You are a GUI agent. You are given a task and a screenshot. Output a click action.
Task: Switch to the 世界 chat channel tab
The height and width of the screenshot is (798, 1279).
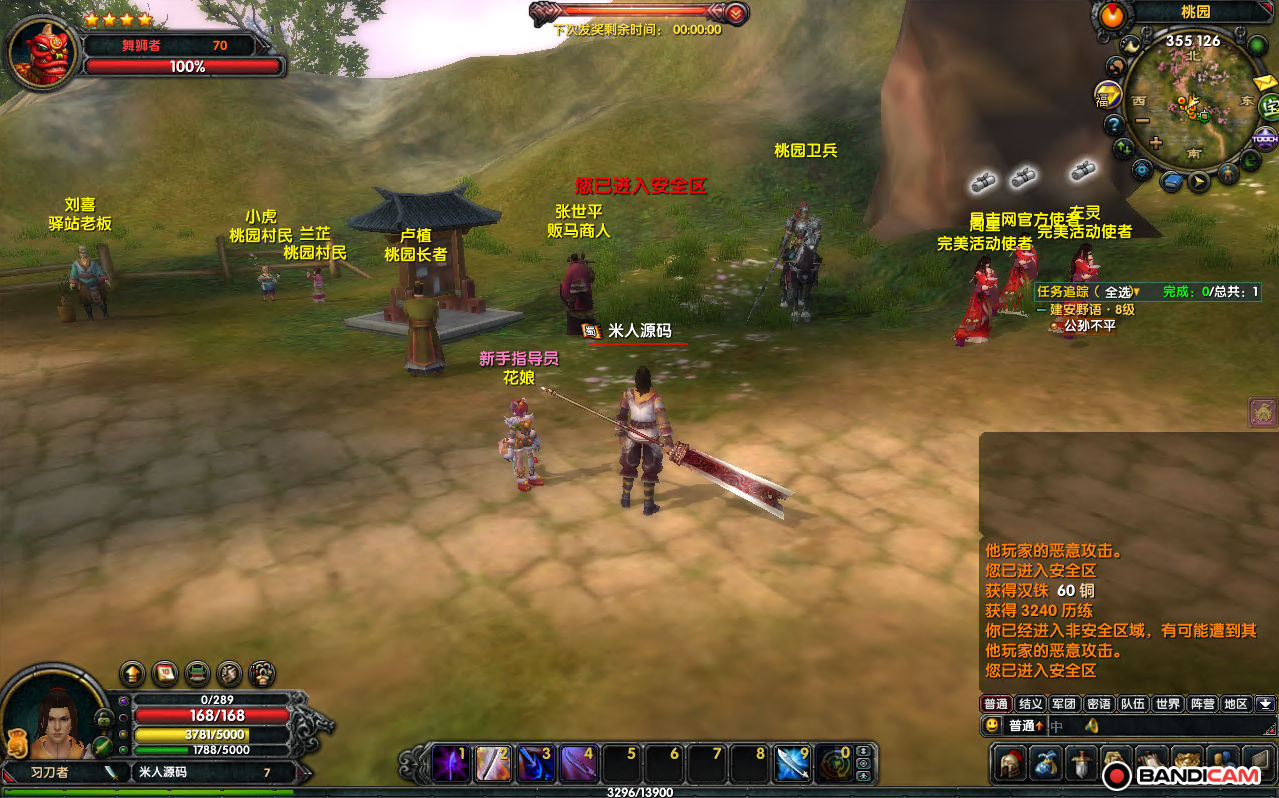click(1167, 704)
